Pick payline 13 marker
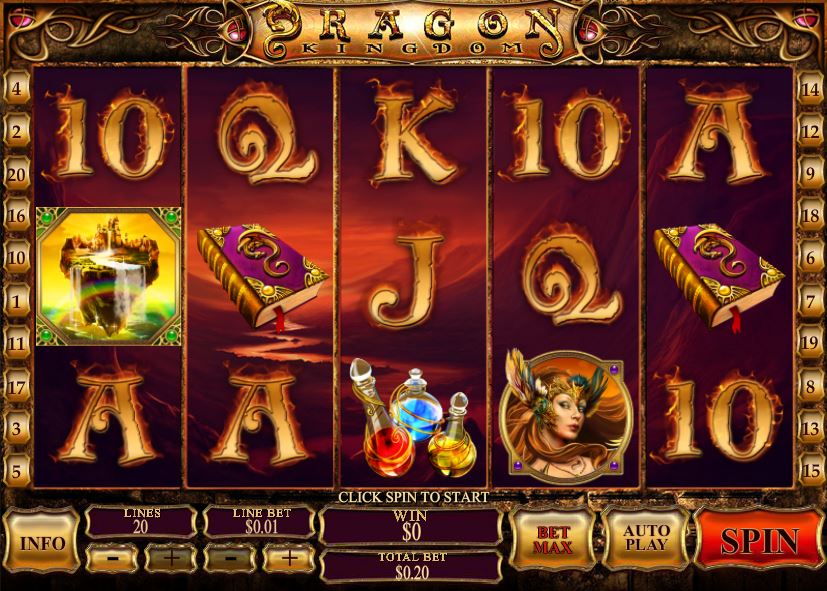Screen dimensions: 827x591 coord(810,427)
